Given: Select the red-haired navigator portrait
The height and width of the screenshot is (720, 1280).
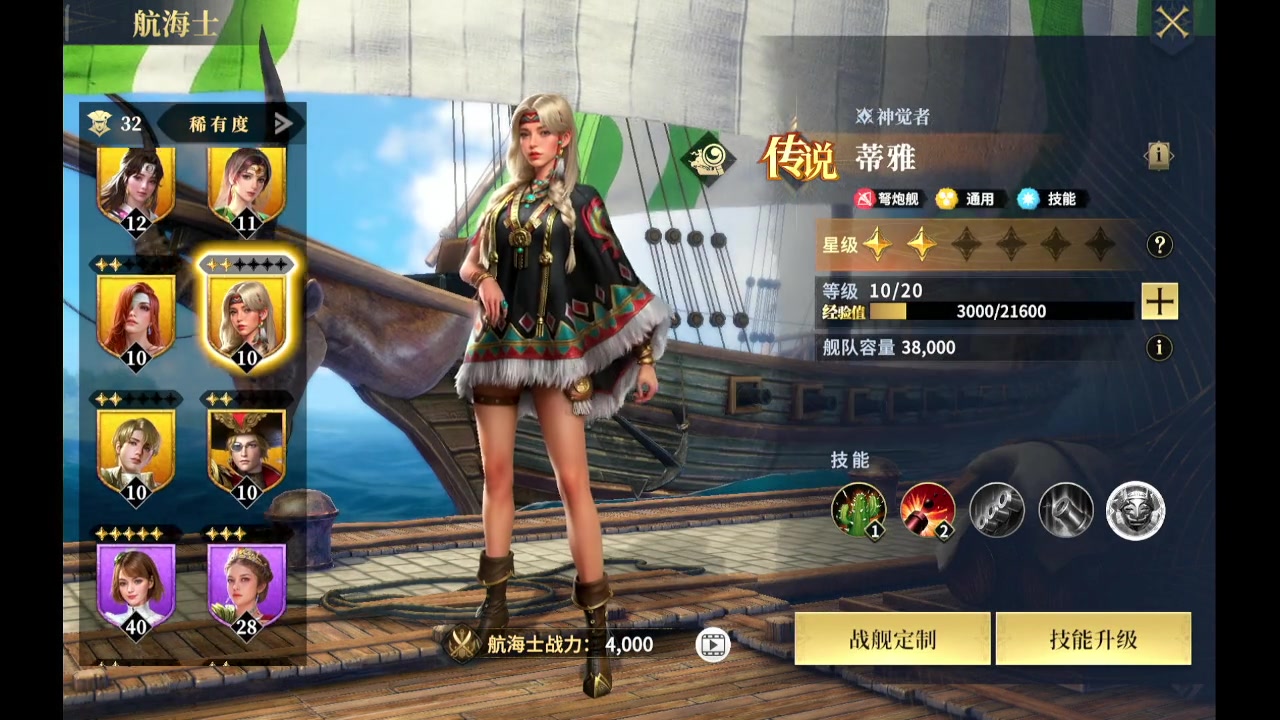Looking at the screenshot, I should pos(136,317).
